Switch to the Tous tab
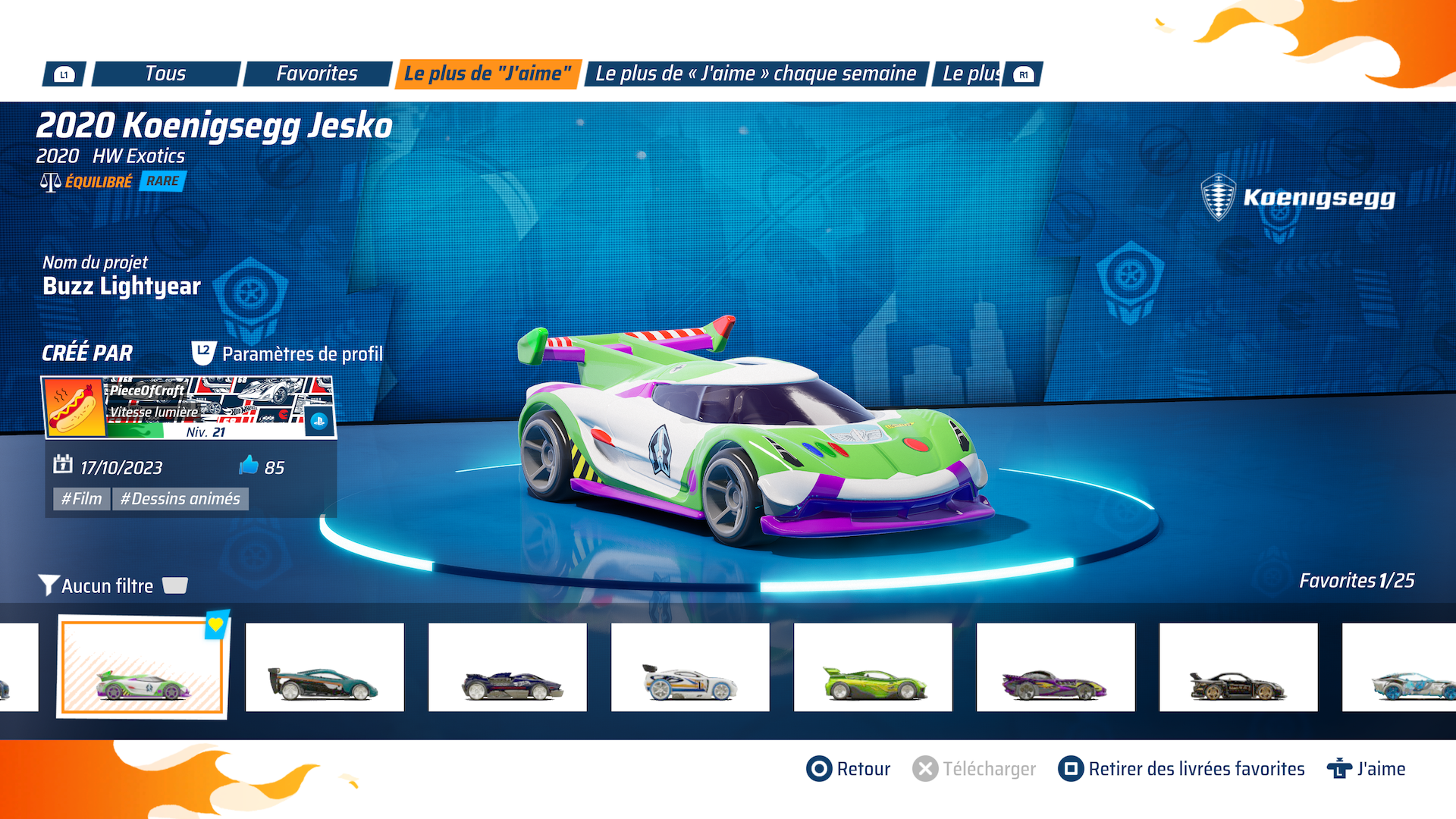 pos(165,74)
